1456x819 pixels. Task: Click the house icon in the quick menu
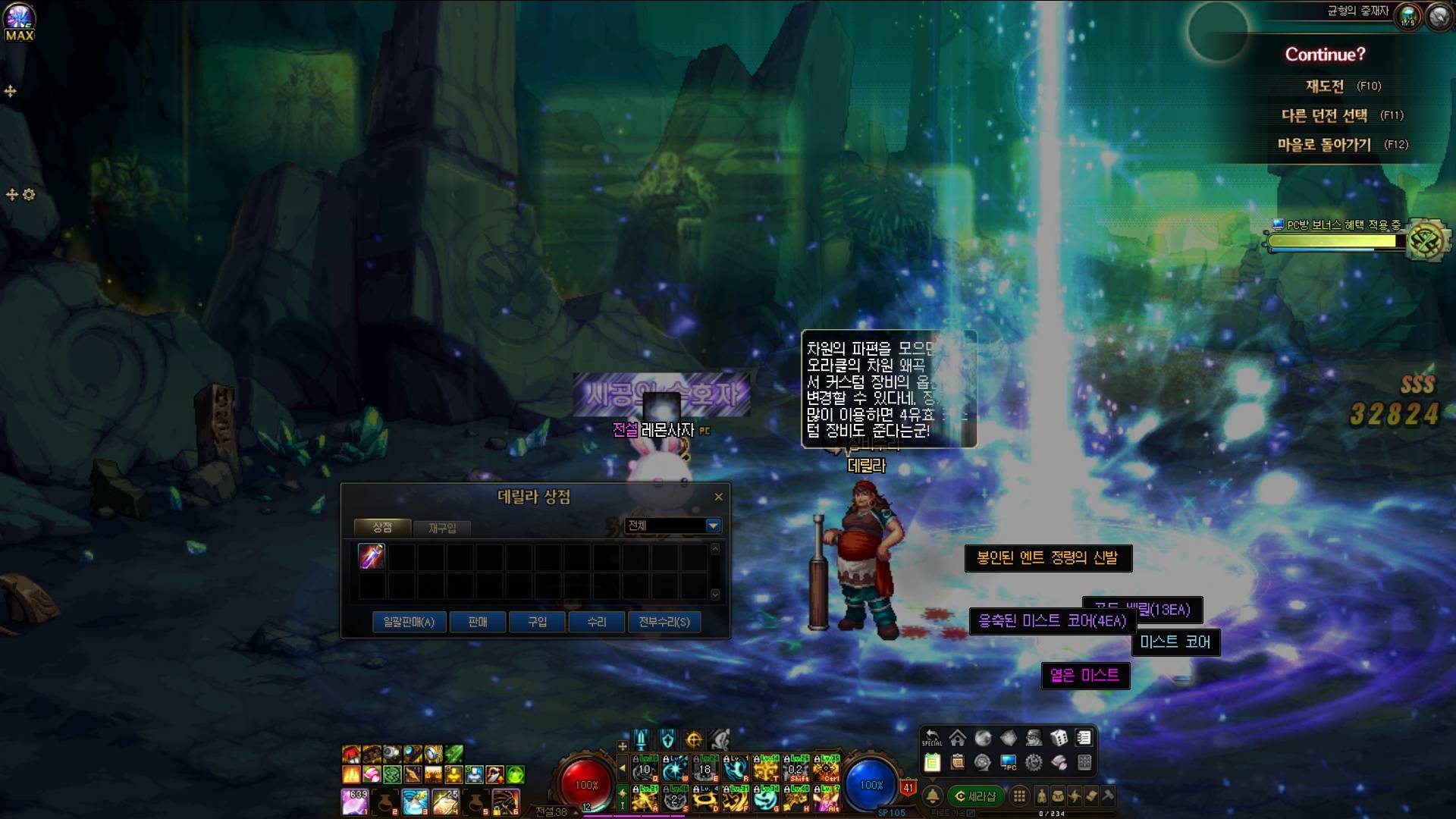(x=958, y=738)
